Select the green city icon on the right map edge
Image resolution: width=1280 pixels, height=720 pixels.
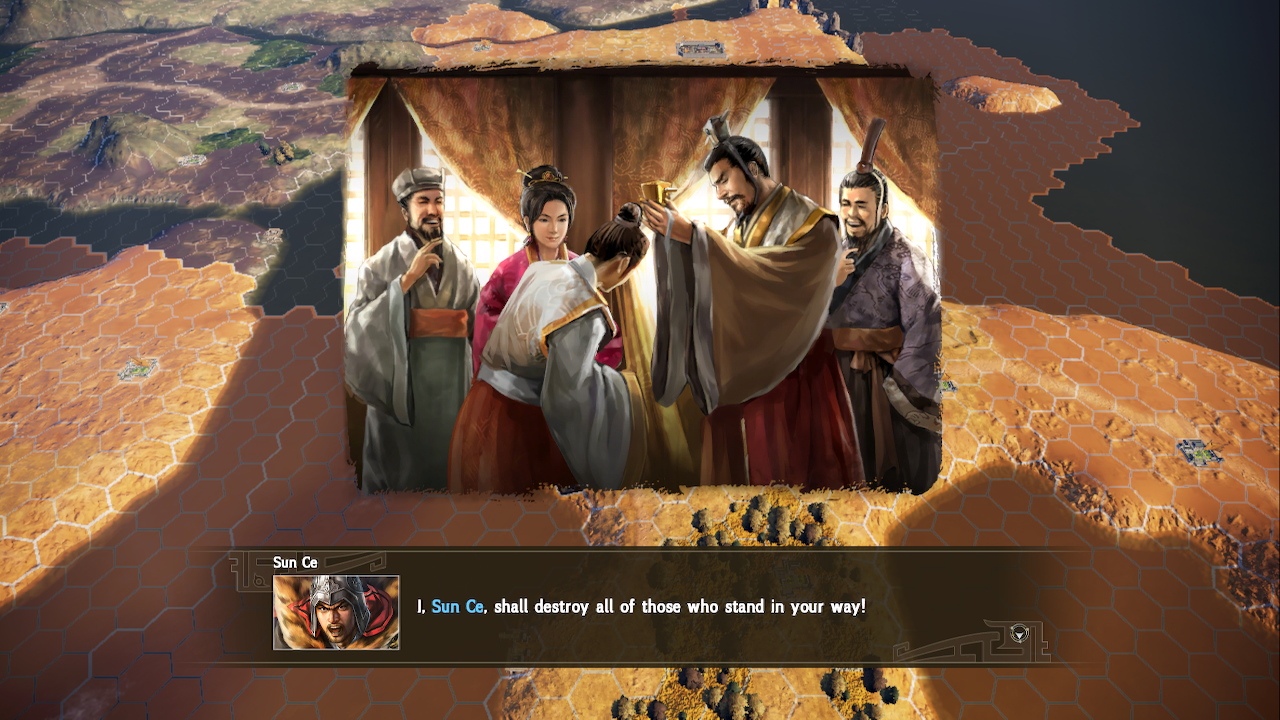(x=1200, y=453)
